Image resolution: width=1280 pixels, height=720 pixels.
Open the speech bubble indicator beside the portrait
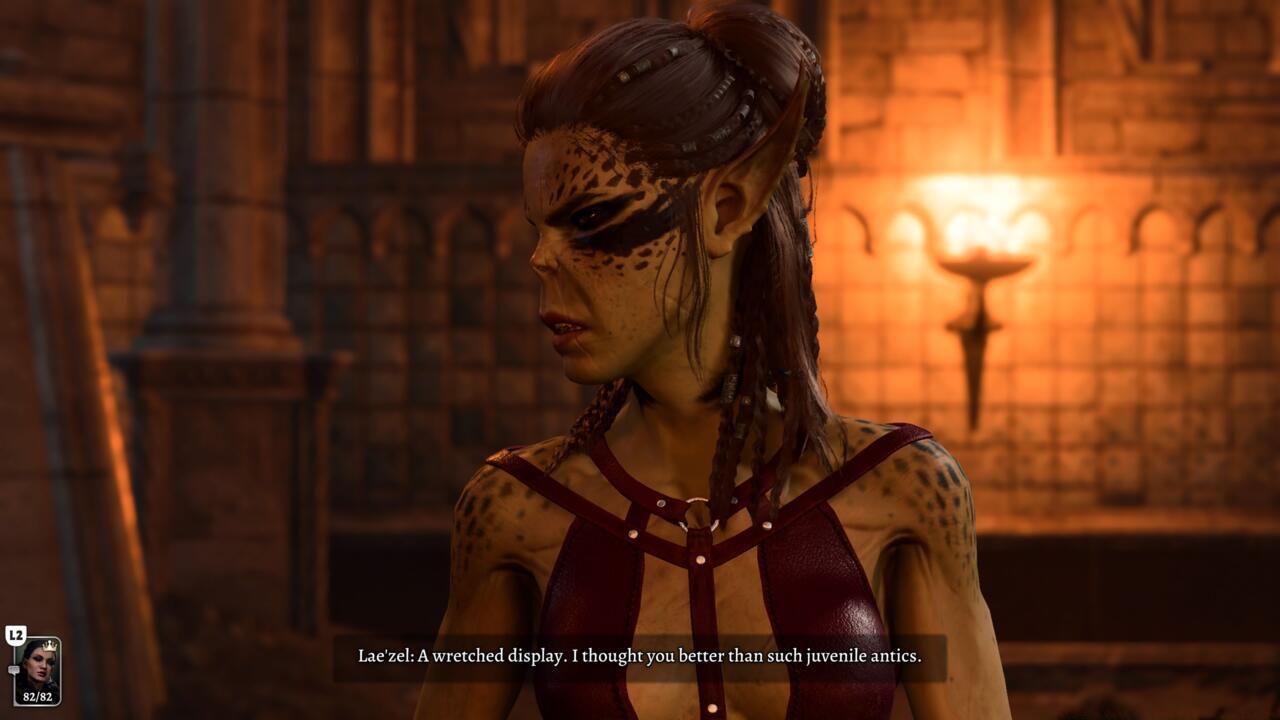click(14, 669)
